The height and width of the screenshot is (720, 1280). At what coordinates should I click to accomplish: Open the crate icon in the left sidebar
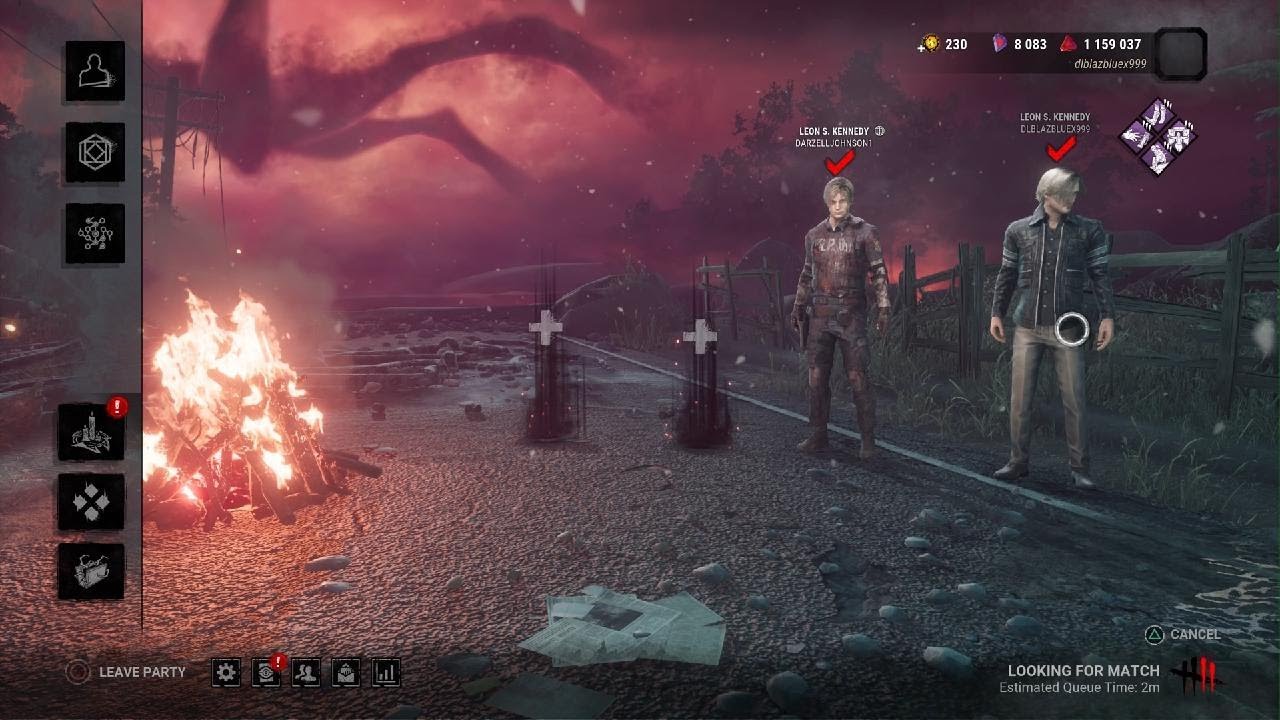click(91, 572)
